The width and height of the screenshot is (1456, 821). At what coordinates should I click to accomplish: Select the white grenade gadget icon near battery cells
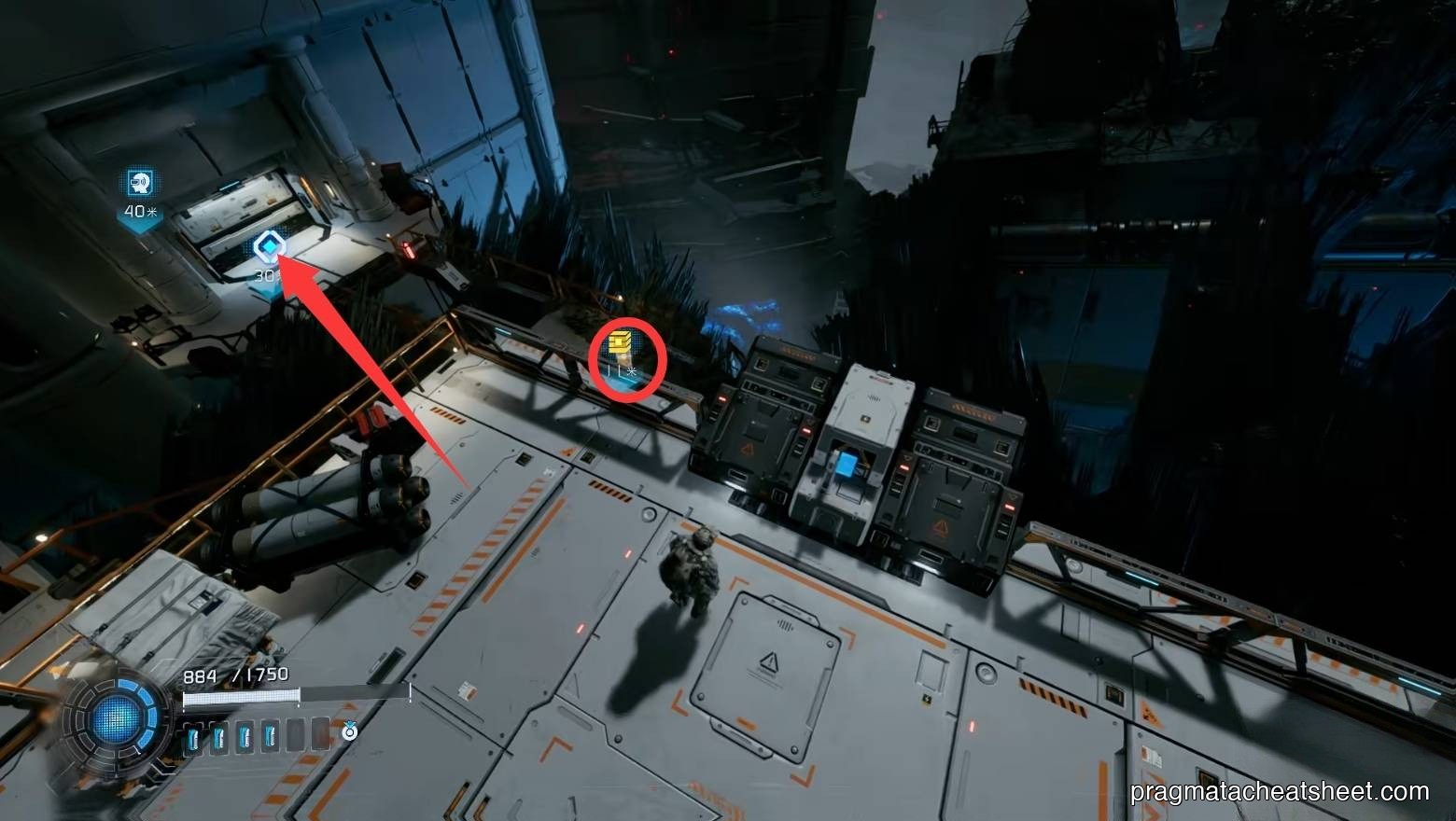pos(348,731)
